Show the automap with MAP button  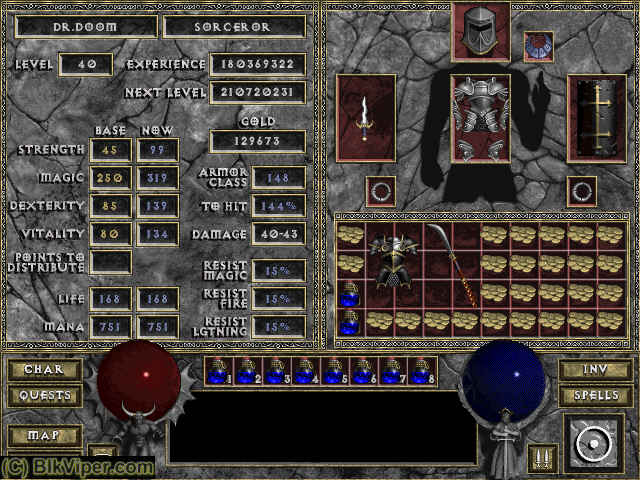pyautogui.click(x=44, y=436)
